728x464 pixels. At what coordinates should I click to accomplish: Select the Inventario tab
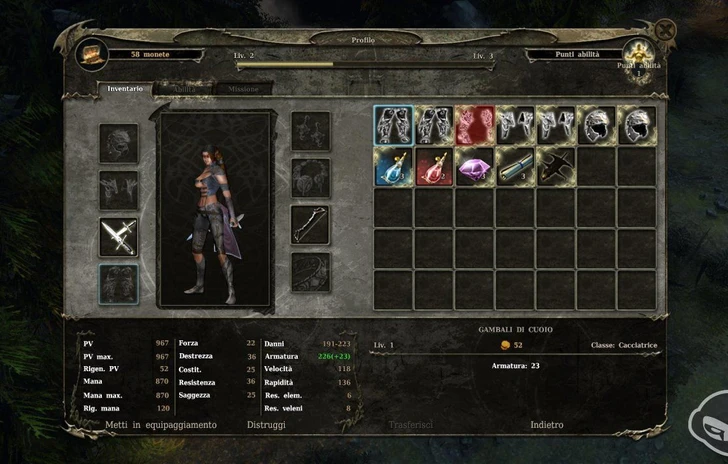[x=126, y=89]
